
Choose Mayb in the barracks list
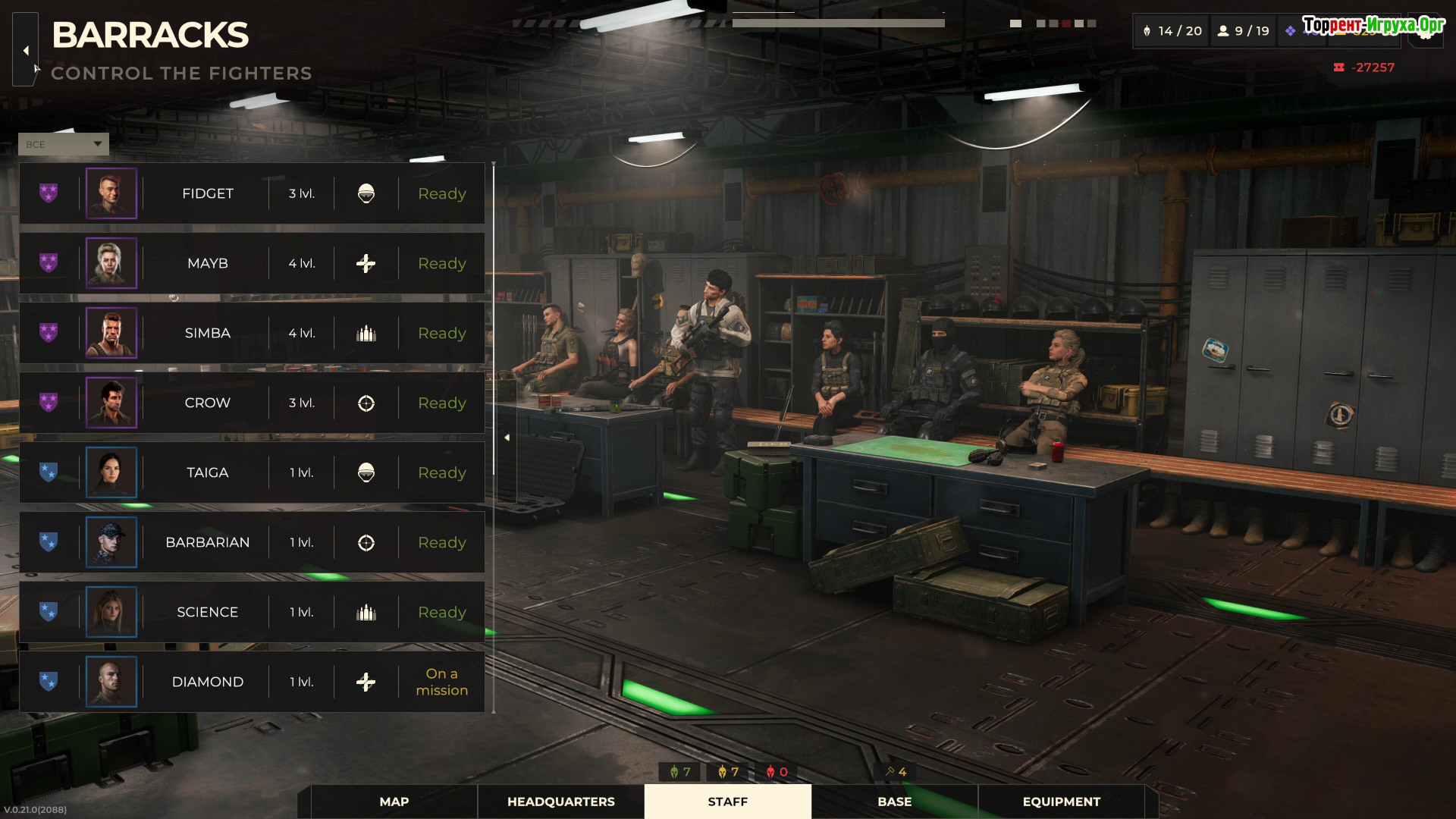[207, 263]
